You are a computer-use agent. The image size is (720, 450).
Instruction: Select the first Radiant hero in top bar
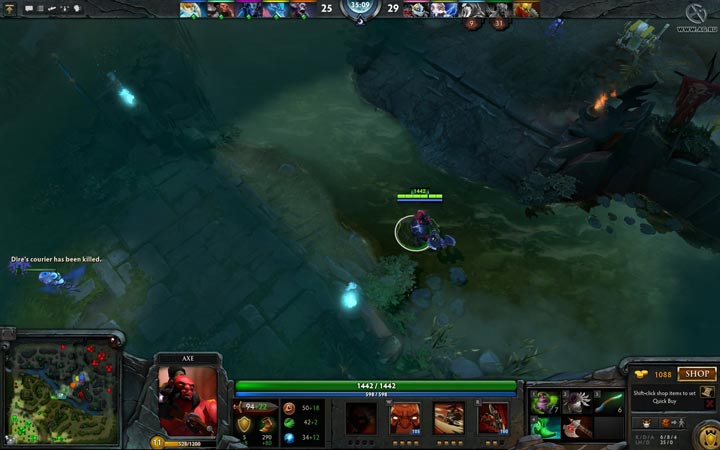coord(189,9)
